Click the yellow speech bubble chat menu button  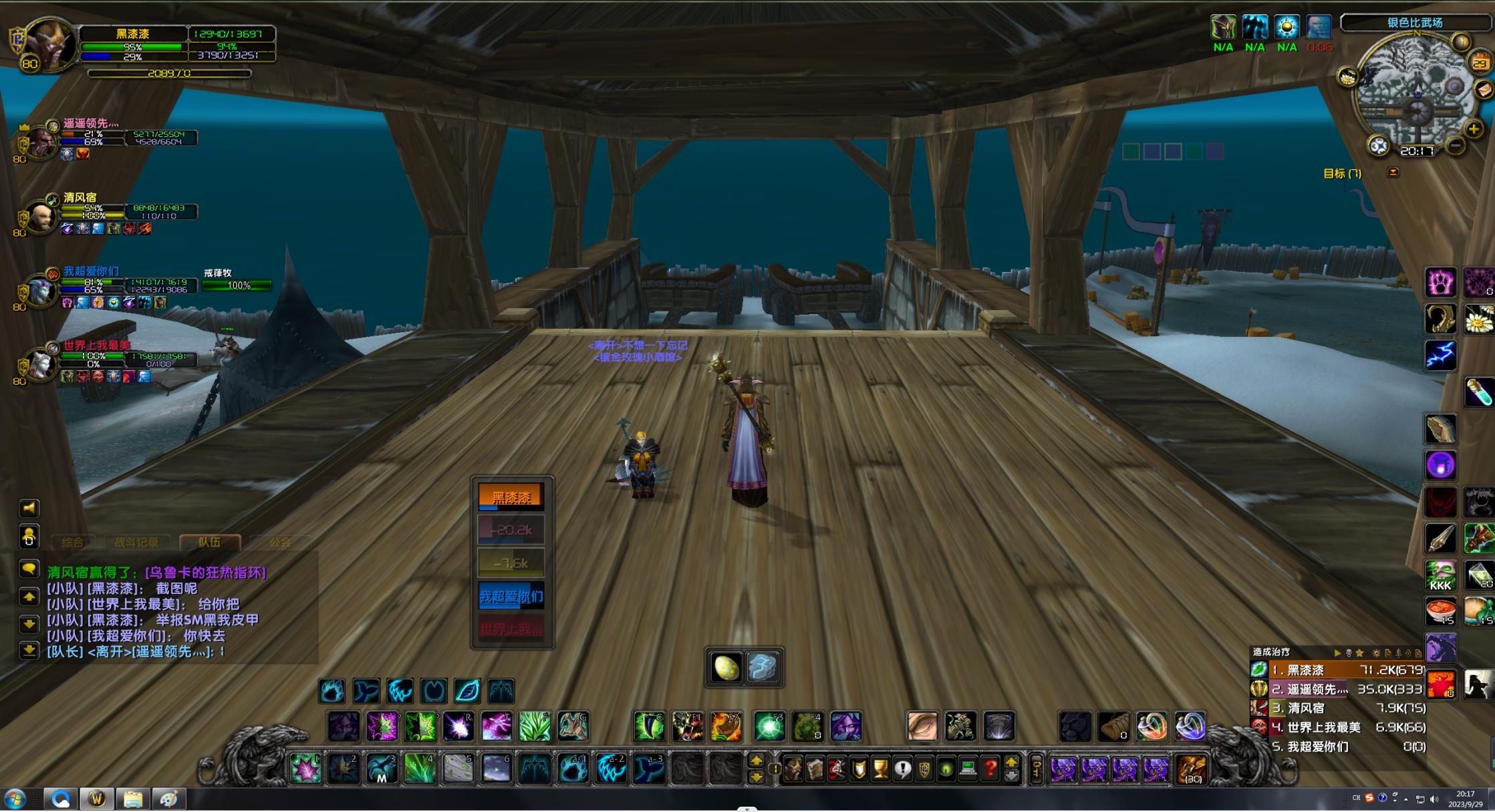click(29, 569)
